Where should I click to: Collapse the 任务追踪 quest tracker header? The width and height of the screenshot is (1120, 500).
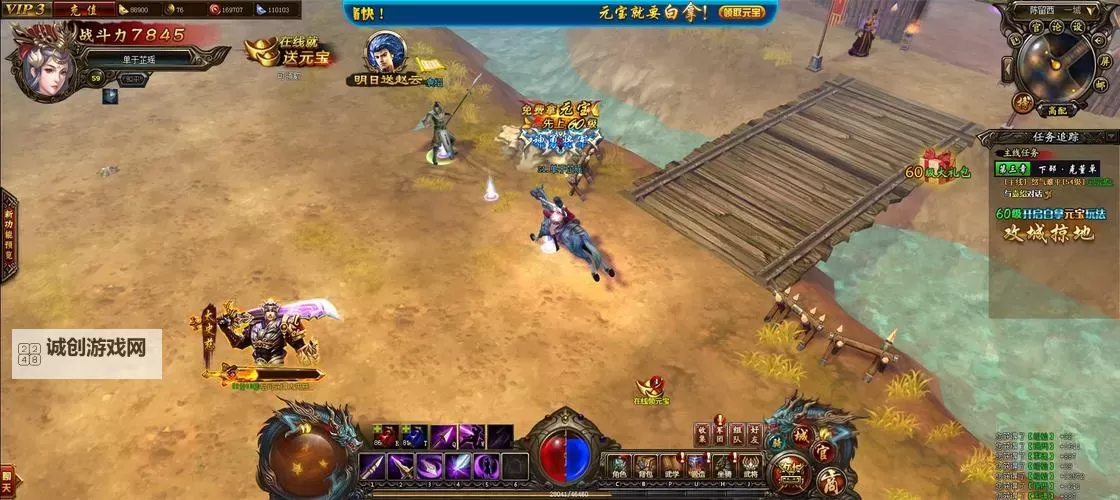(x=1048, y=137)
